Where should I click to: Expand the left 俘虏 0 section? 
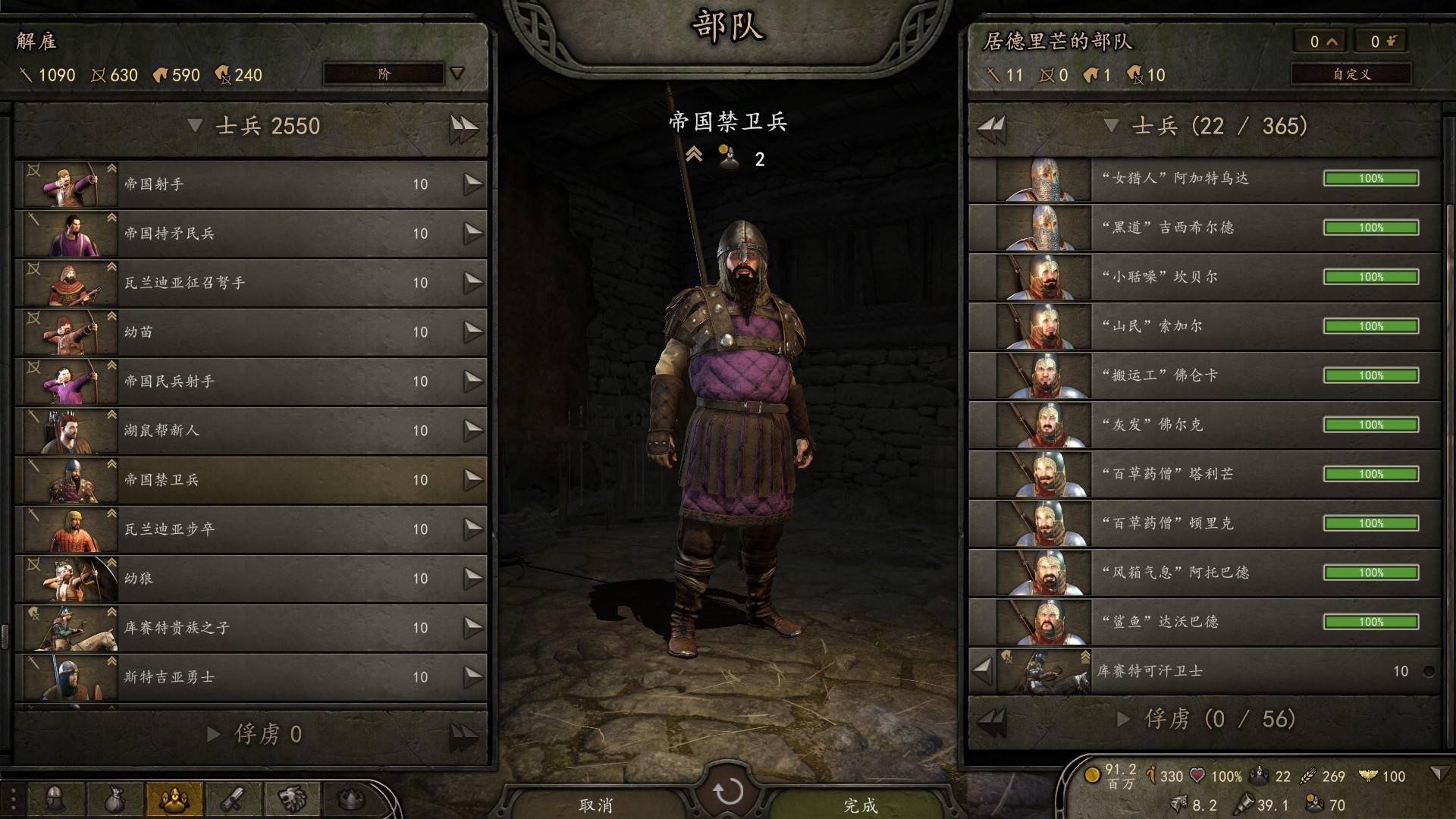coord(214,734)
